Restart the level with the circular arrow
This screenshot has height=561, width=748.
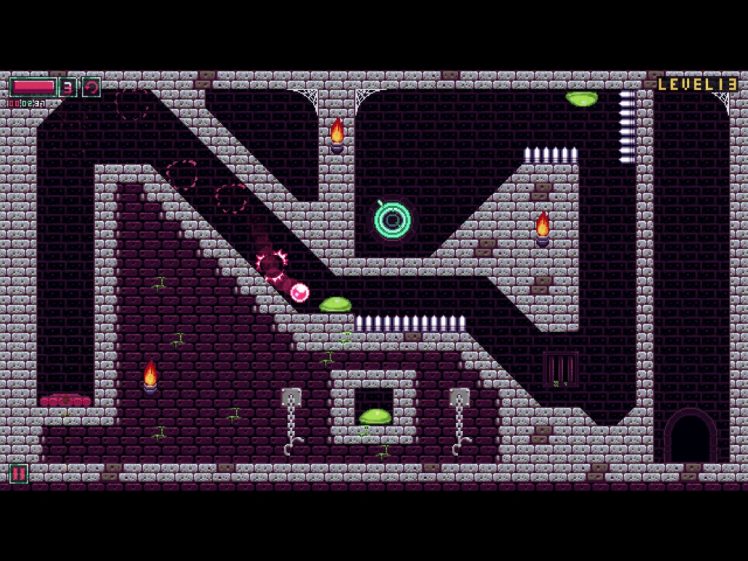click(91, 87)
